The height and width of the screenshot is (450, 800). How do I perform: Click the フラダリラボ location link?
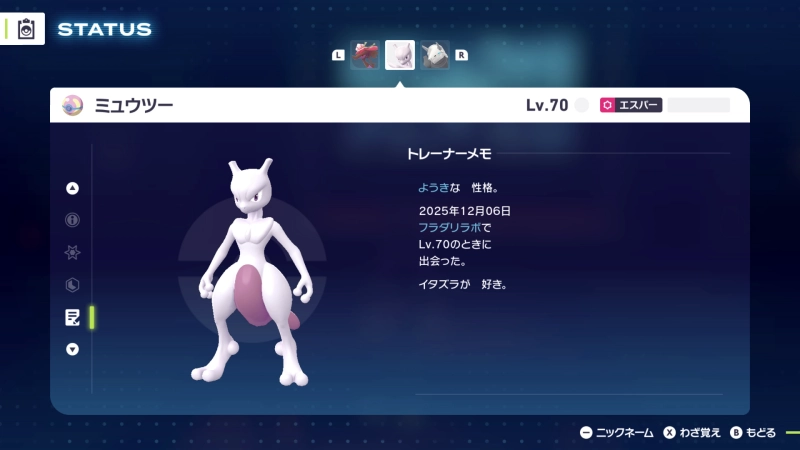pyautogui.click(x=448, y=228)
